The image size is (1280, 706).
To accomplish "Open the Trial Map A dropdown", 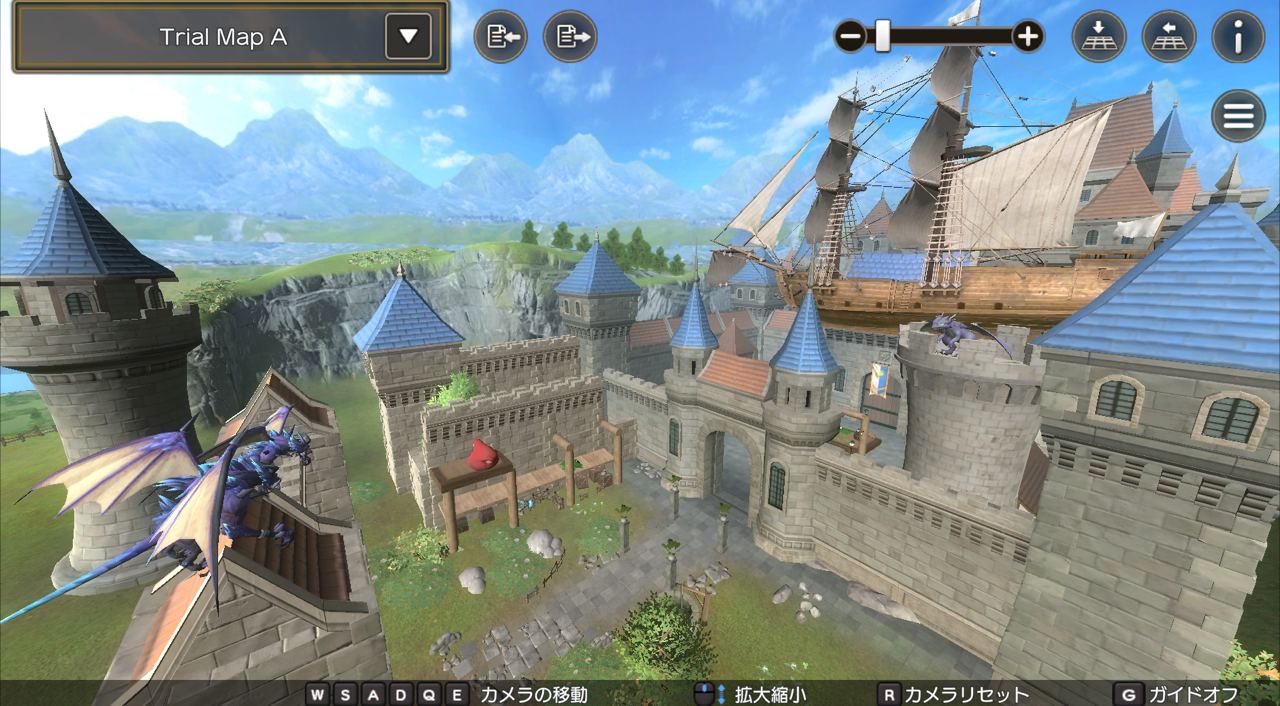I will (408, 37).
